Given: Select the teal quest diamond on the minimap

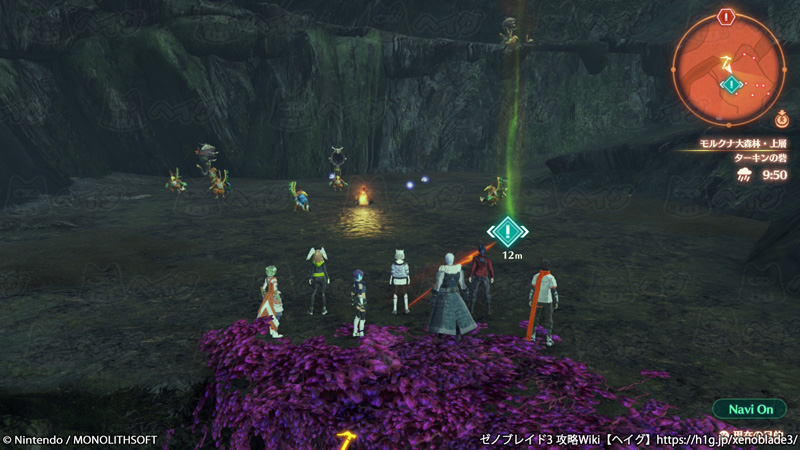Looking at the screenshot, I should [732, 85].
